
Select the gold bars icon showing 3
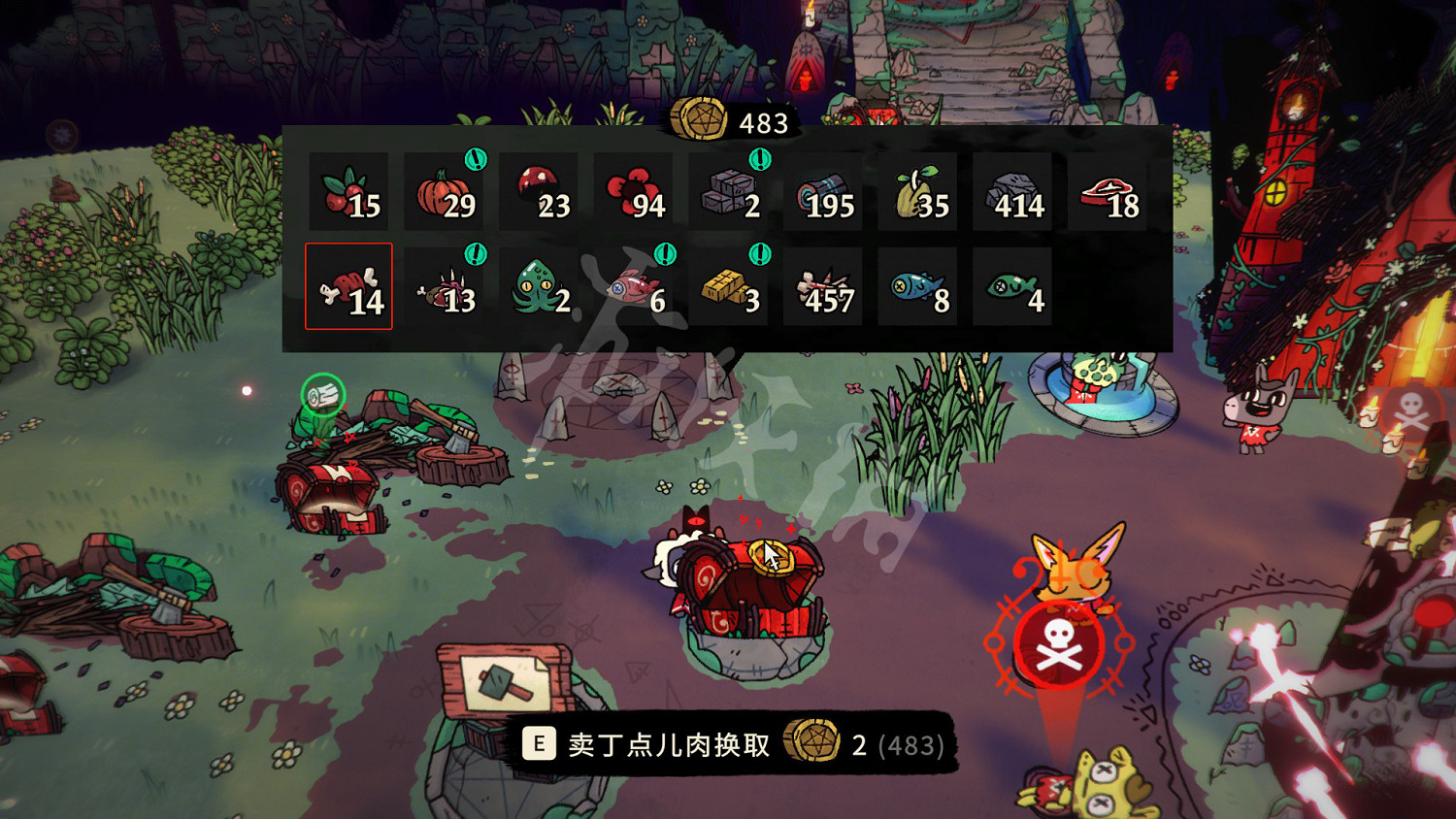[x=731, y=287]
